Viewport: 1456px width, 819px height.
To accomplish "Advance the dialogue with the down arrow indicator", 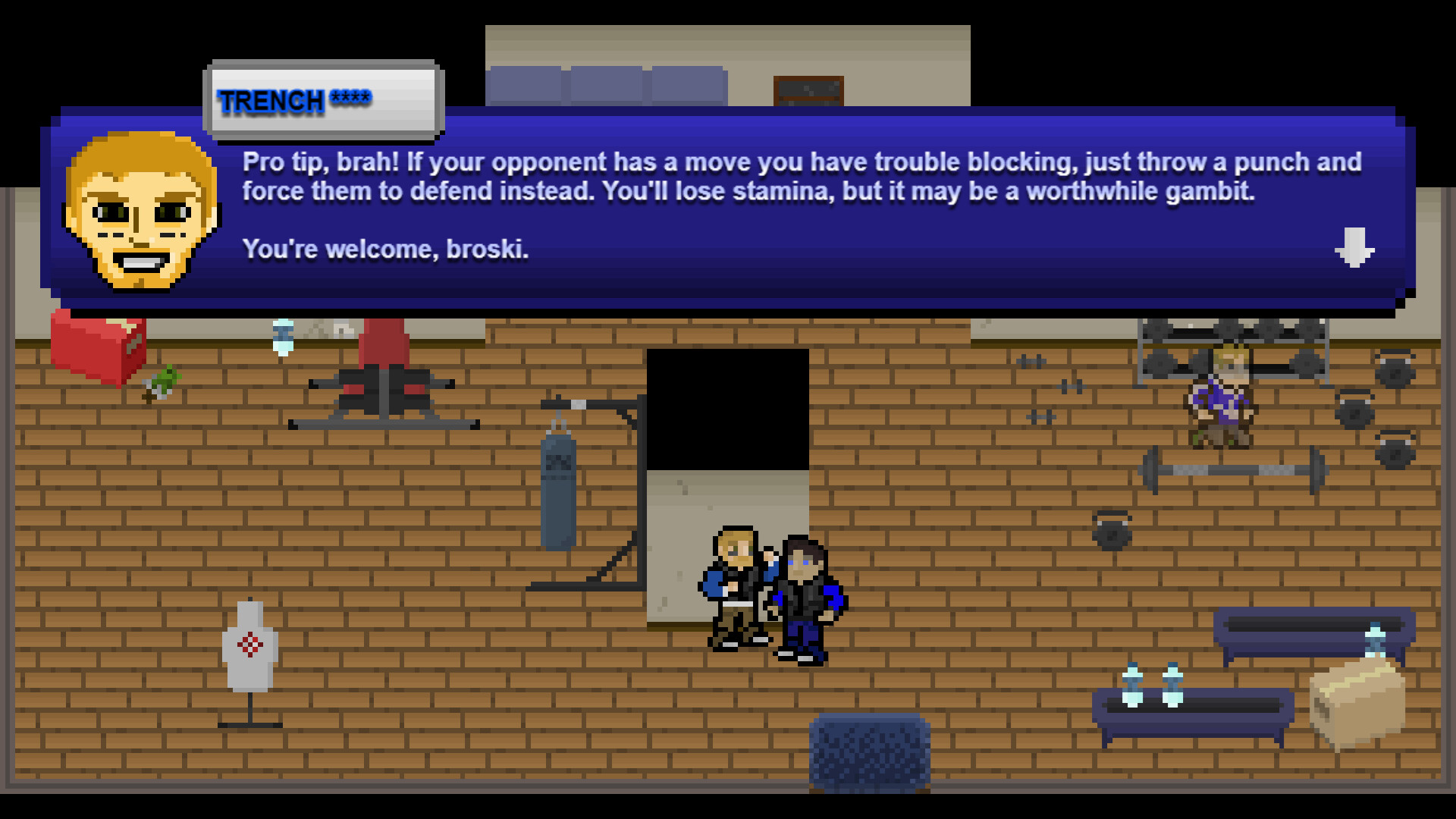I will pos(1354,246).
